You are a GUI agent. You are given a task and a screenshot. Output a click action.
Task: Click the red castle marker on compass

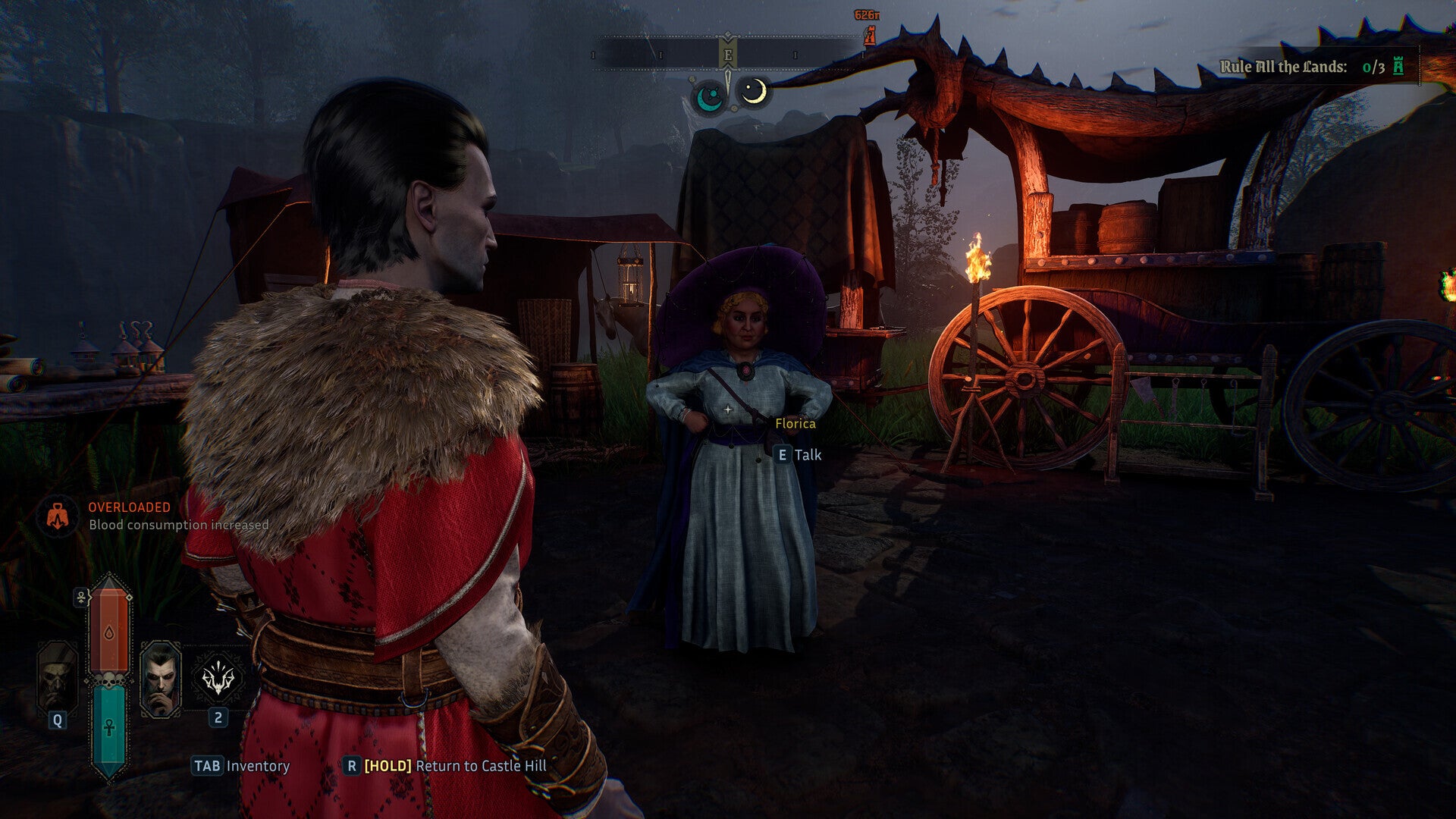869,35
